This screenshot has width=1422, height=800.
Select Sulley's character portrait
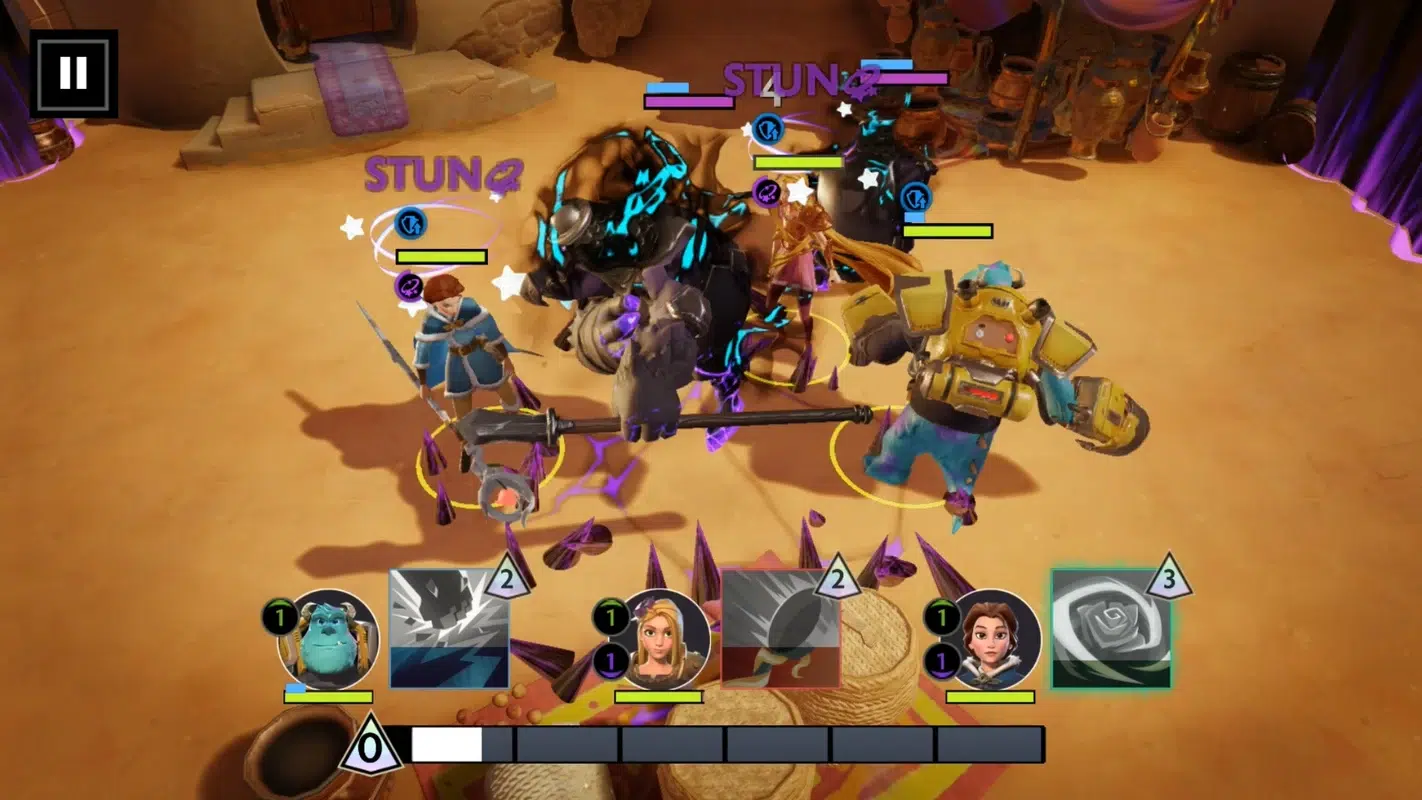329,640
